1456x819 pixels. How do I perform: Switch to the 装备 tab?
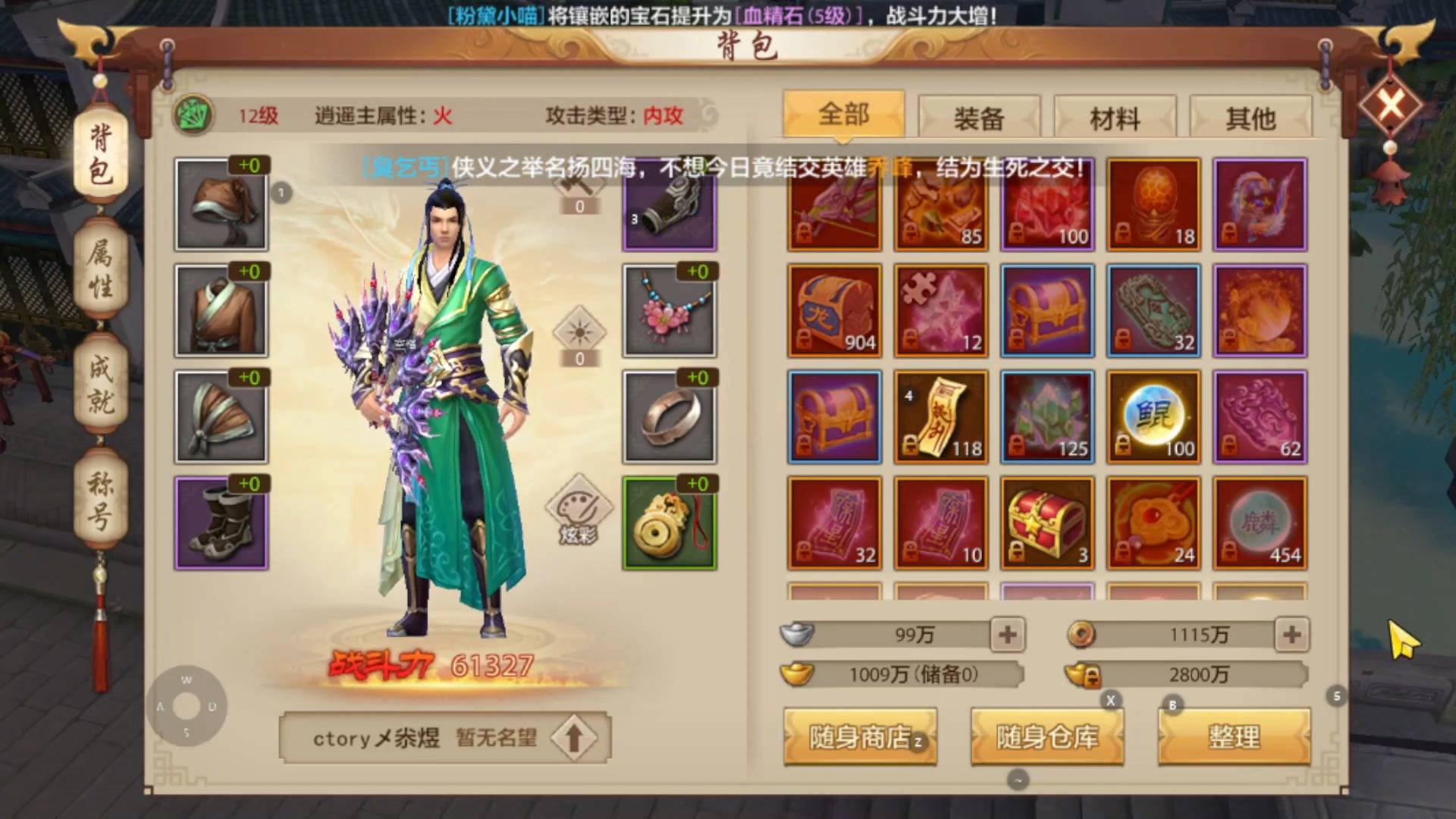(x=978, y=118)
